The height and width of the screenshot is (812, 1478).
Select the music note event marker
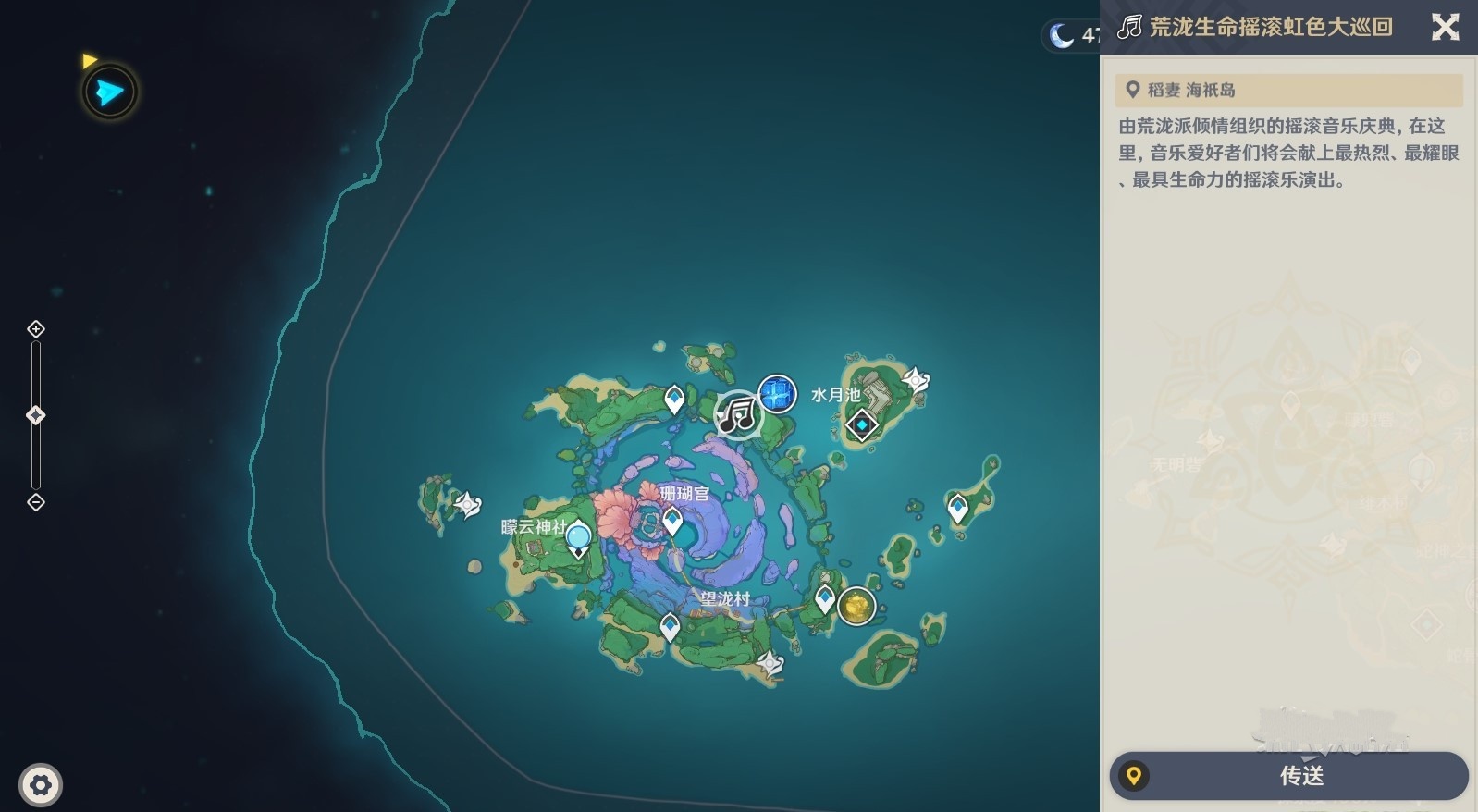tap(737, 413)
